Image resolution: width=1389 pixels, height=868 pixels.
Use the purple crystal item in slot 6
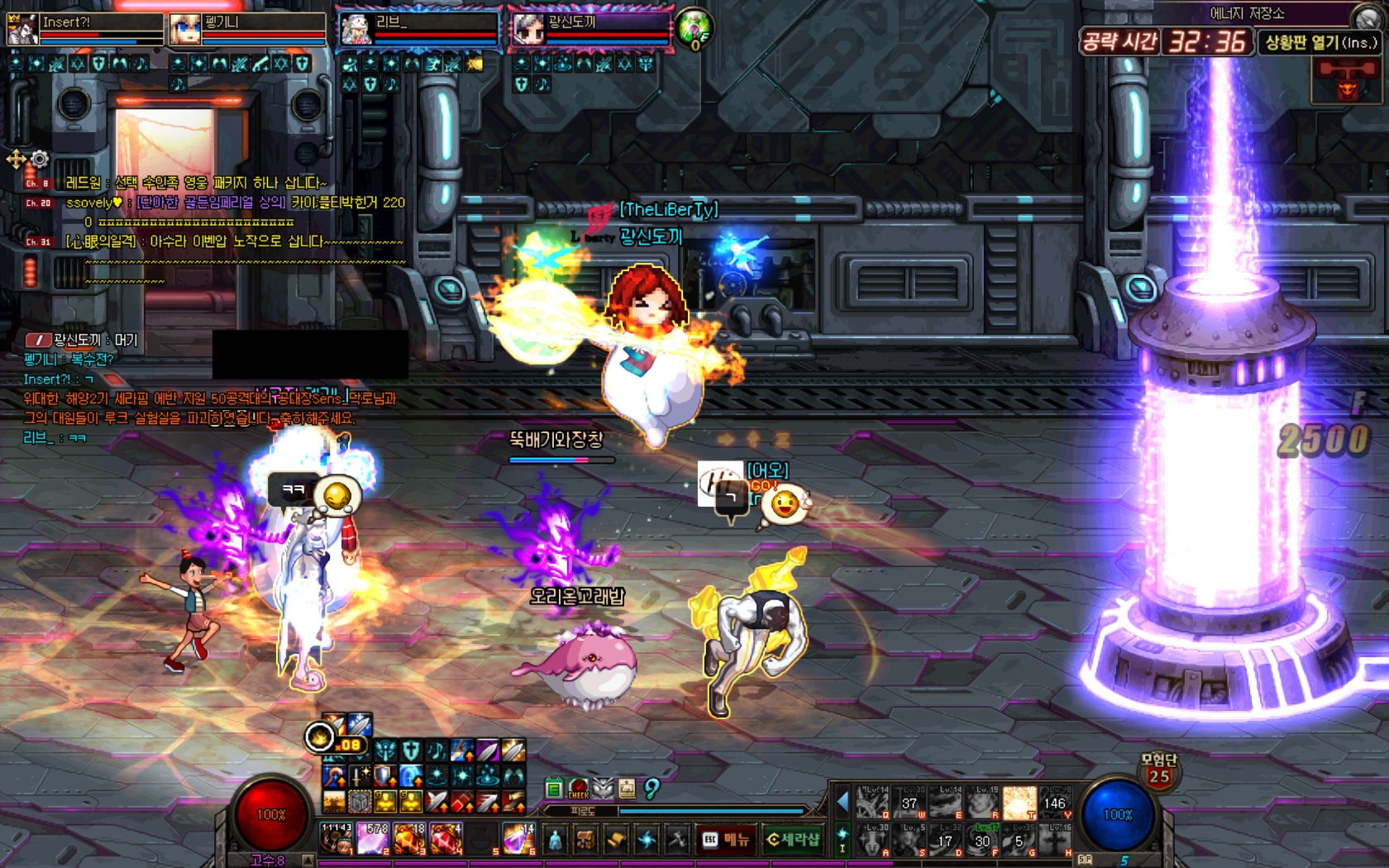point(518,838)
